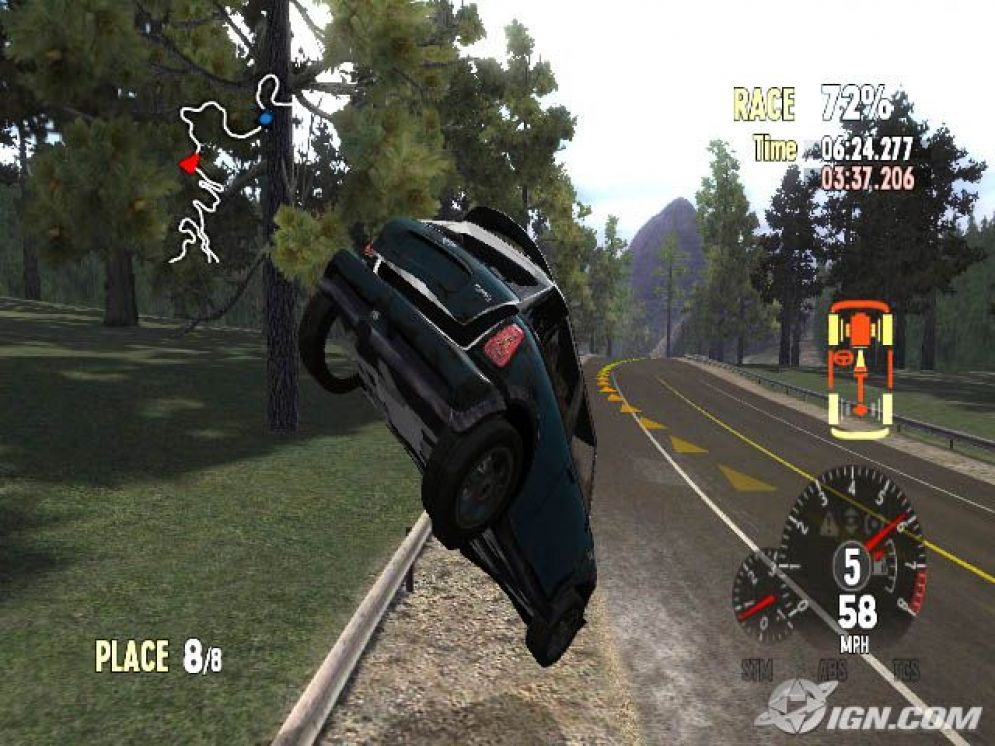This screenshot has height=746, width=995.
Task: Select the blue dot on the minimap
Action: pyautogui.click(x=265, y=119)
